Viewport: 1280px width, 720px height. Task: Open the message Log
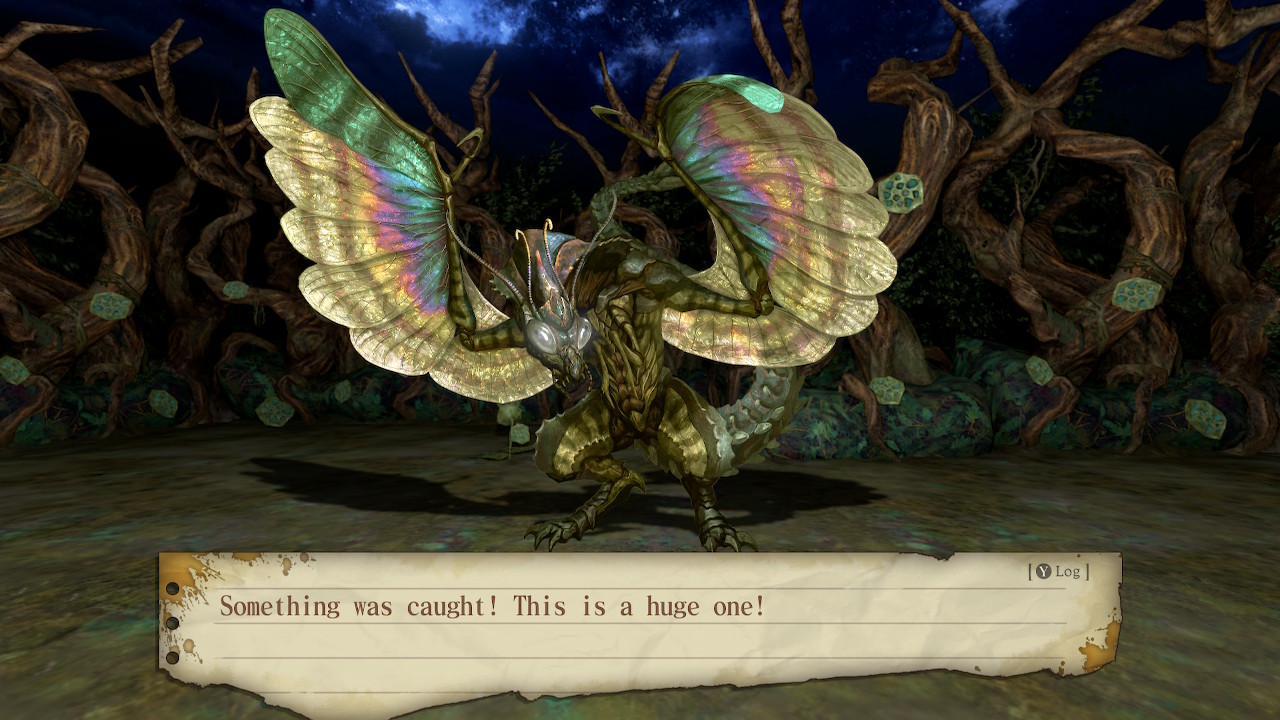coord(1058,571)
